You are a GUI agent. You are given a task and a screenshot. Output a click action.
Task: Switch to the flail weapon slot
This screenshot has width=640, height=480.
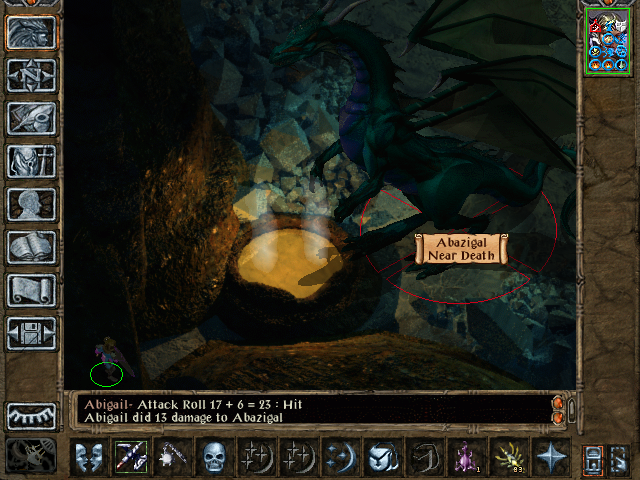(173, 457)
